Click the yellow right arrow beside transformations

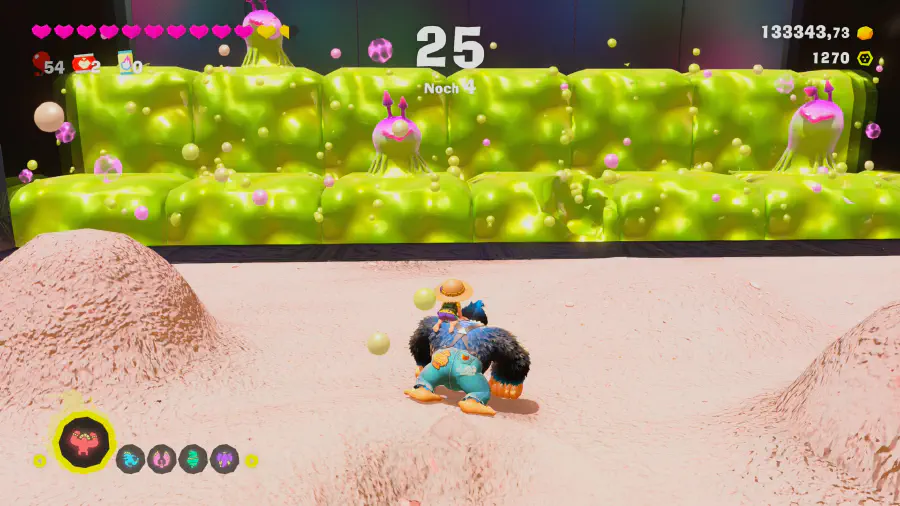252,461
